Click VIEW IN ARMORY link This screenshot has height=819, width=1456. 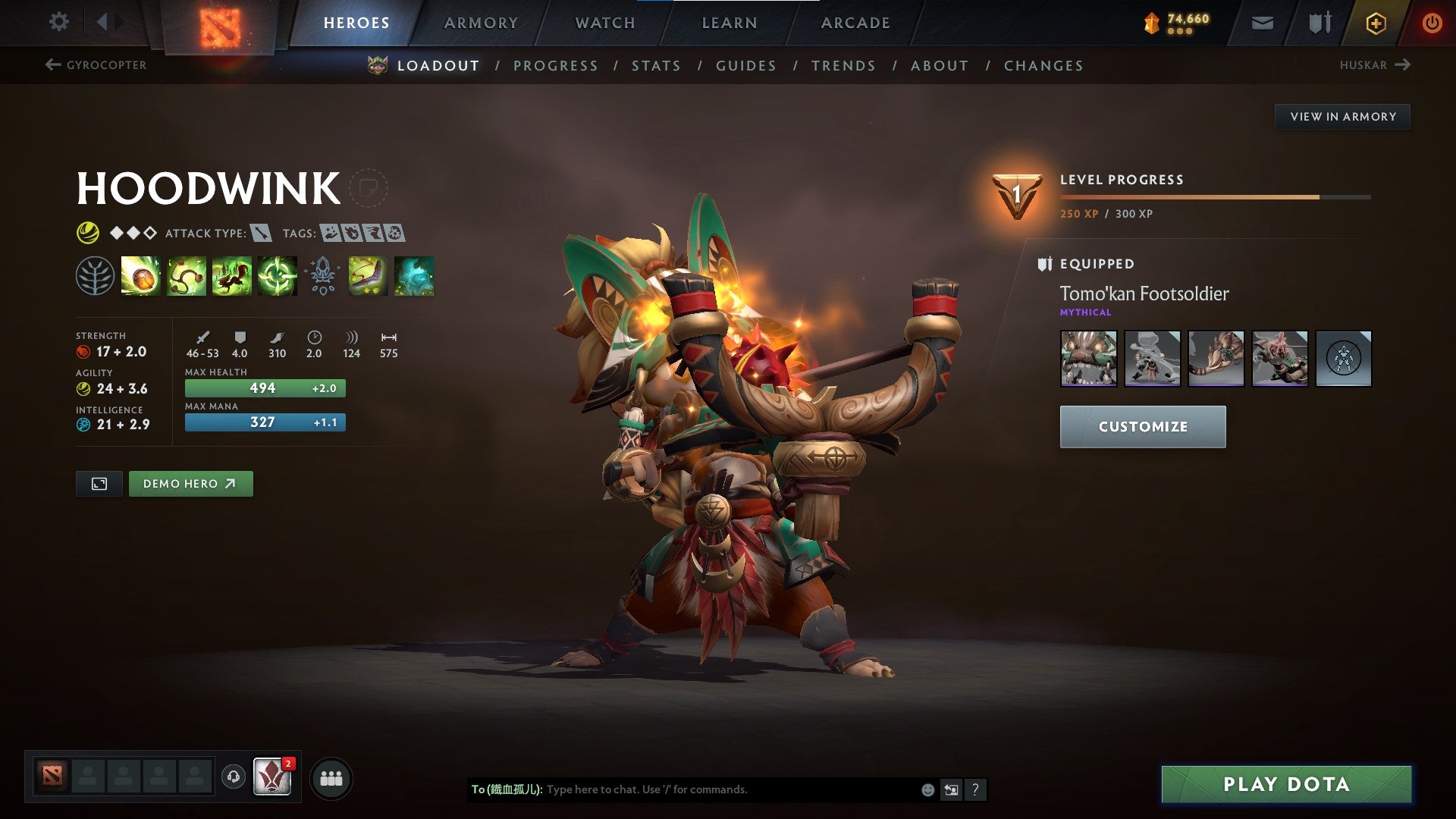pyautogui.click(x=1343, y=116)
